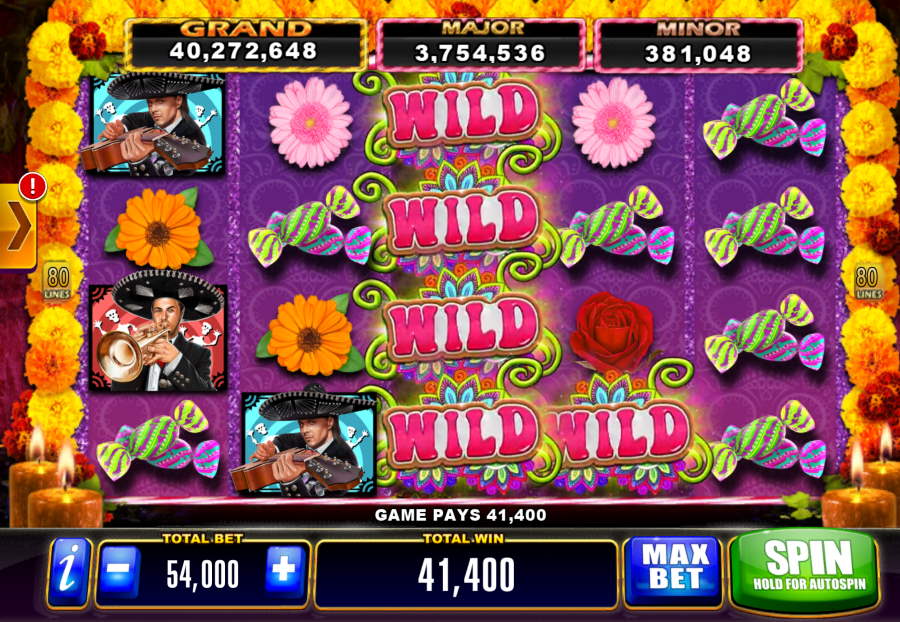Open the blue info paytable button
The image size is (900, 622).
click(69, 573)
